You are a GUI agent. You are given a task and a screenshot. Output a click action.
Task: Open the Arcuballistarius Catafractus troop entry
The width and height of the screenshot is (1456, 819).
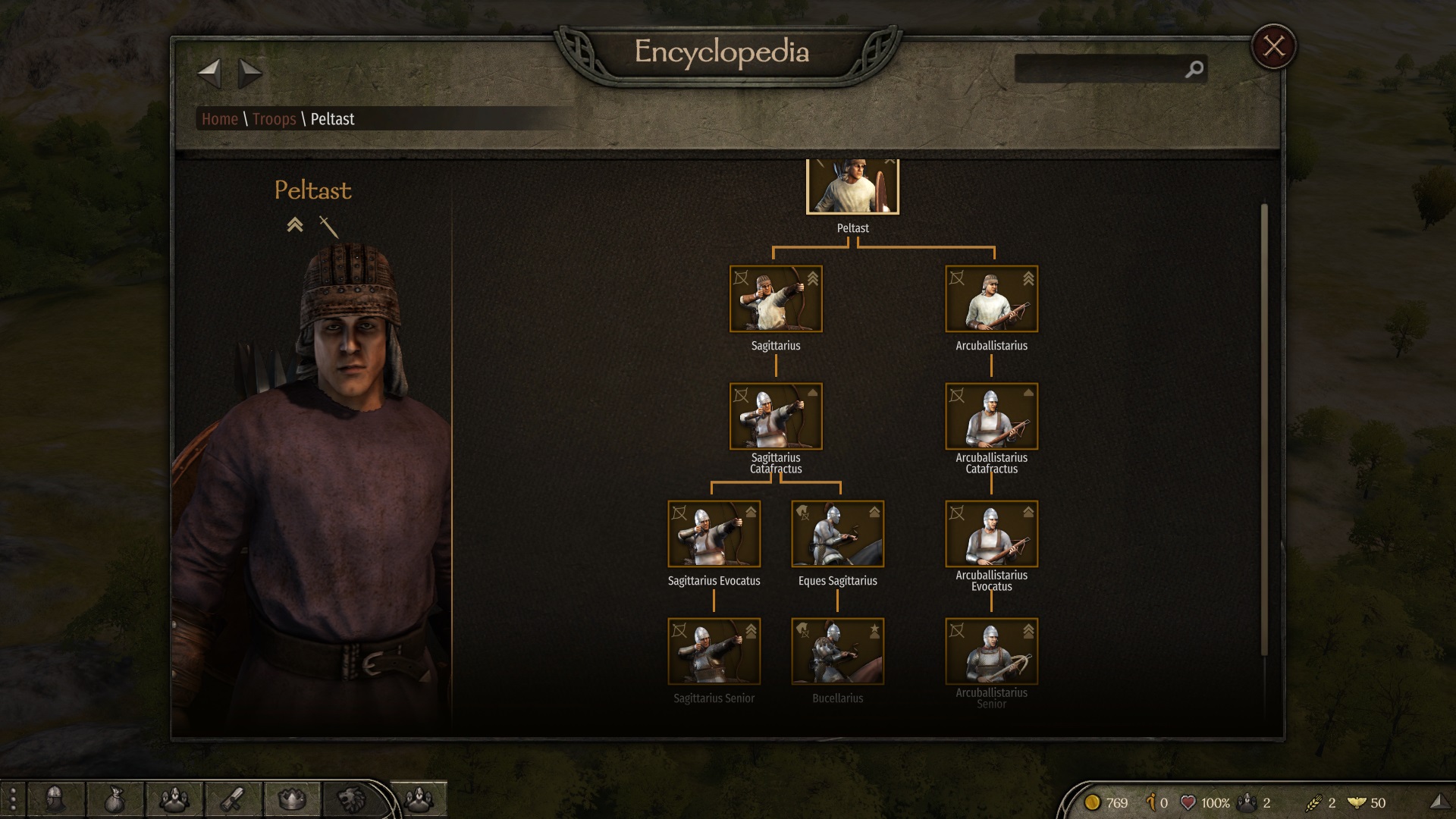coord(991,416)
